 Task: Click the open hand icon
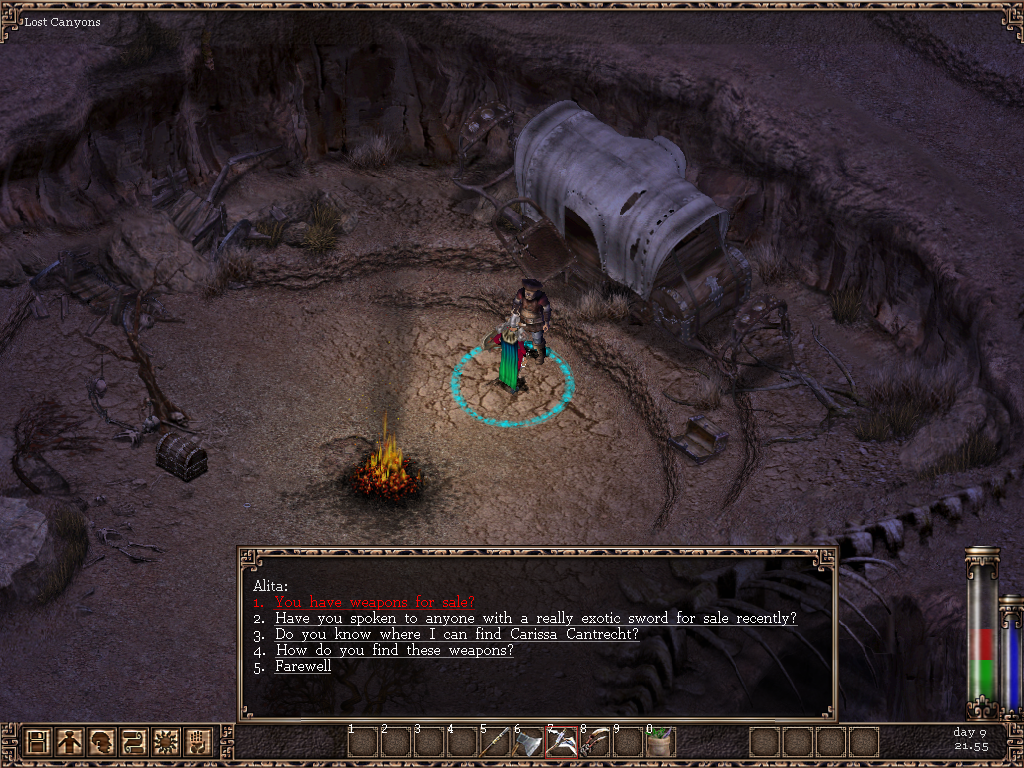tap(198, 742)
